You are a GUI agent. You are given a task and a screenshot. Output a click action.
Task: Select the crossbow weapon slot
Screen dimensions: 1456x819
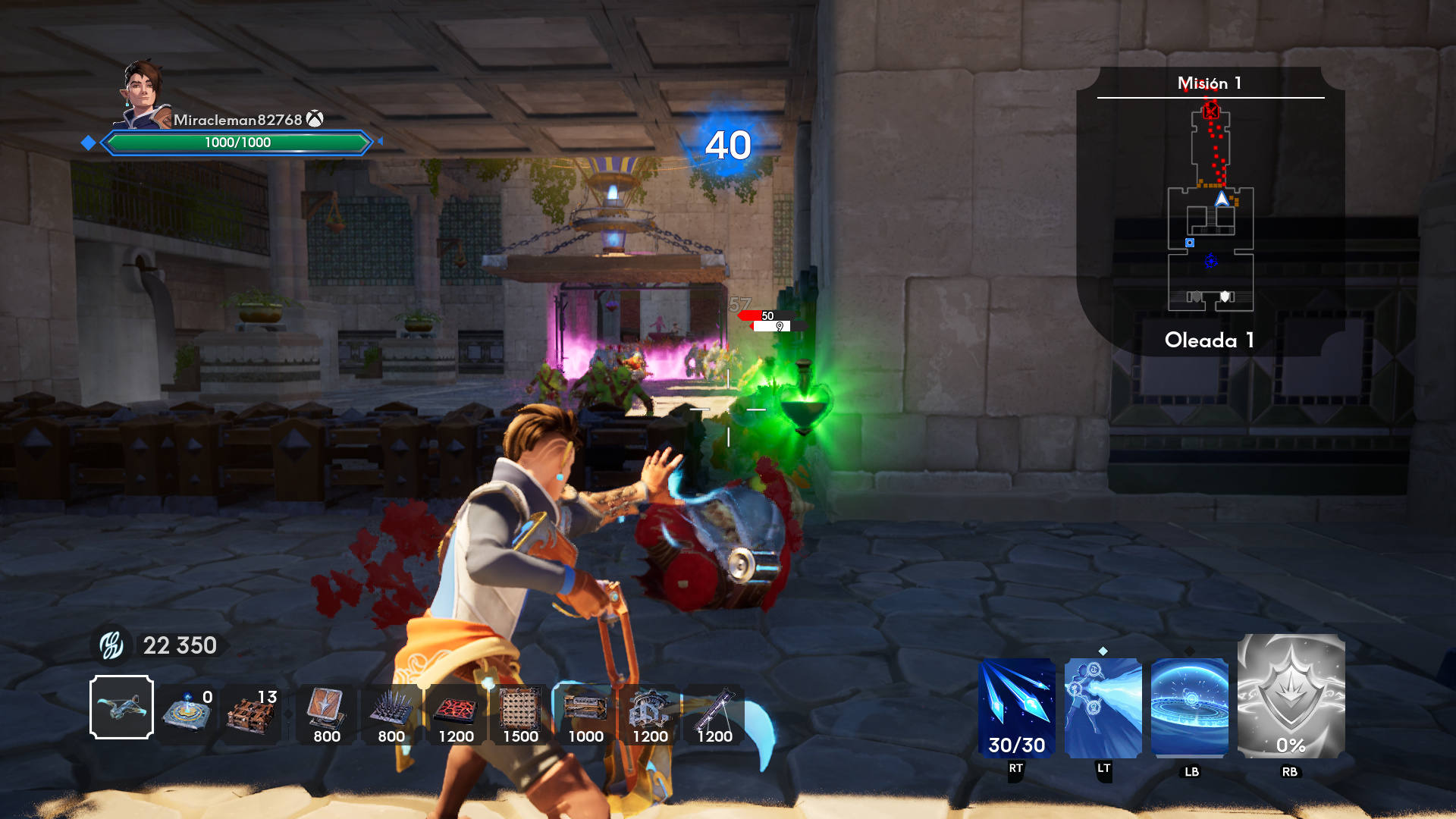click(121, 708)
